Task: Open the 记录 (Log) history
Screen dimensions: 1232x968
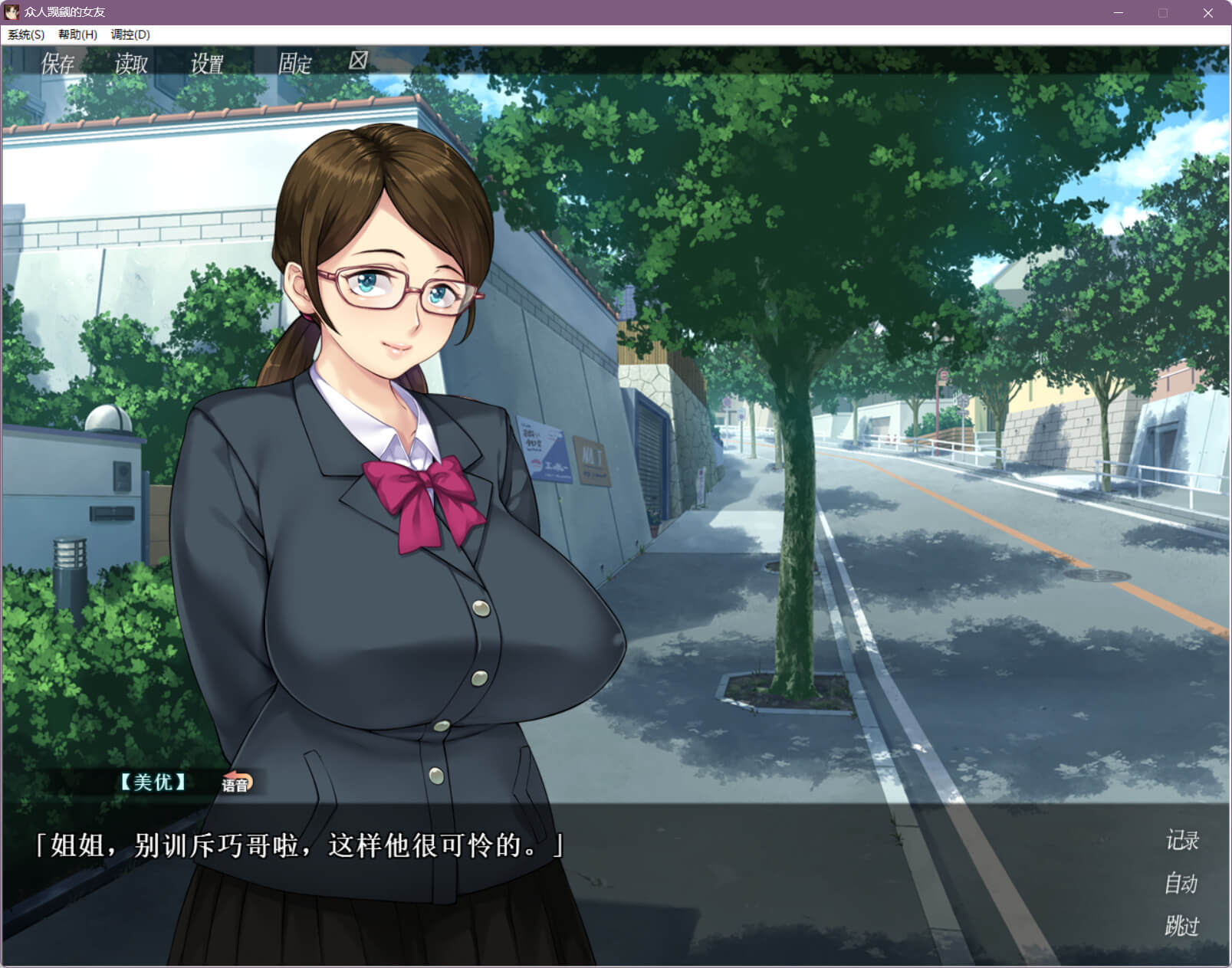Action: (1181, 841)
